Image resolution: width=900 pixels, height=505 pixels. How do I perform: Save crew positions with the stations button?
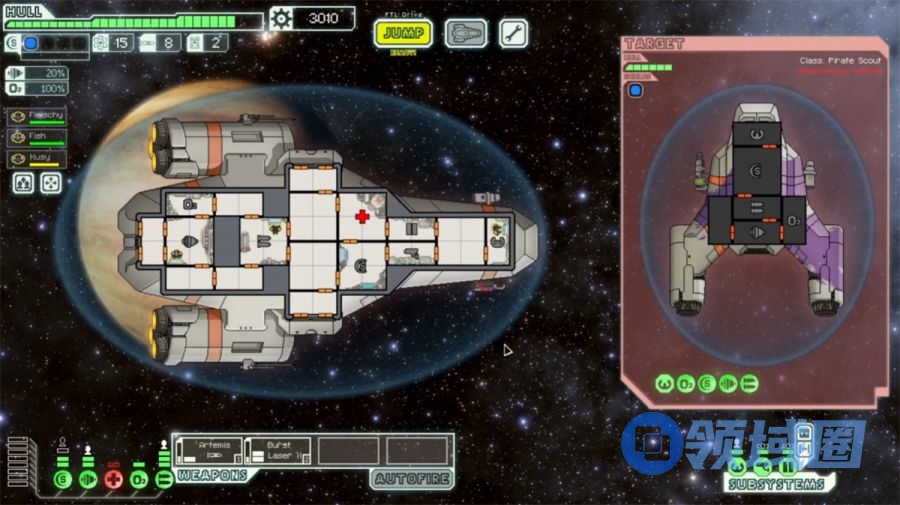pos(23,183)
